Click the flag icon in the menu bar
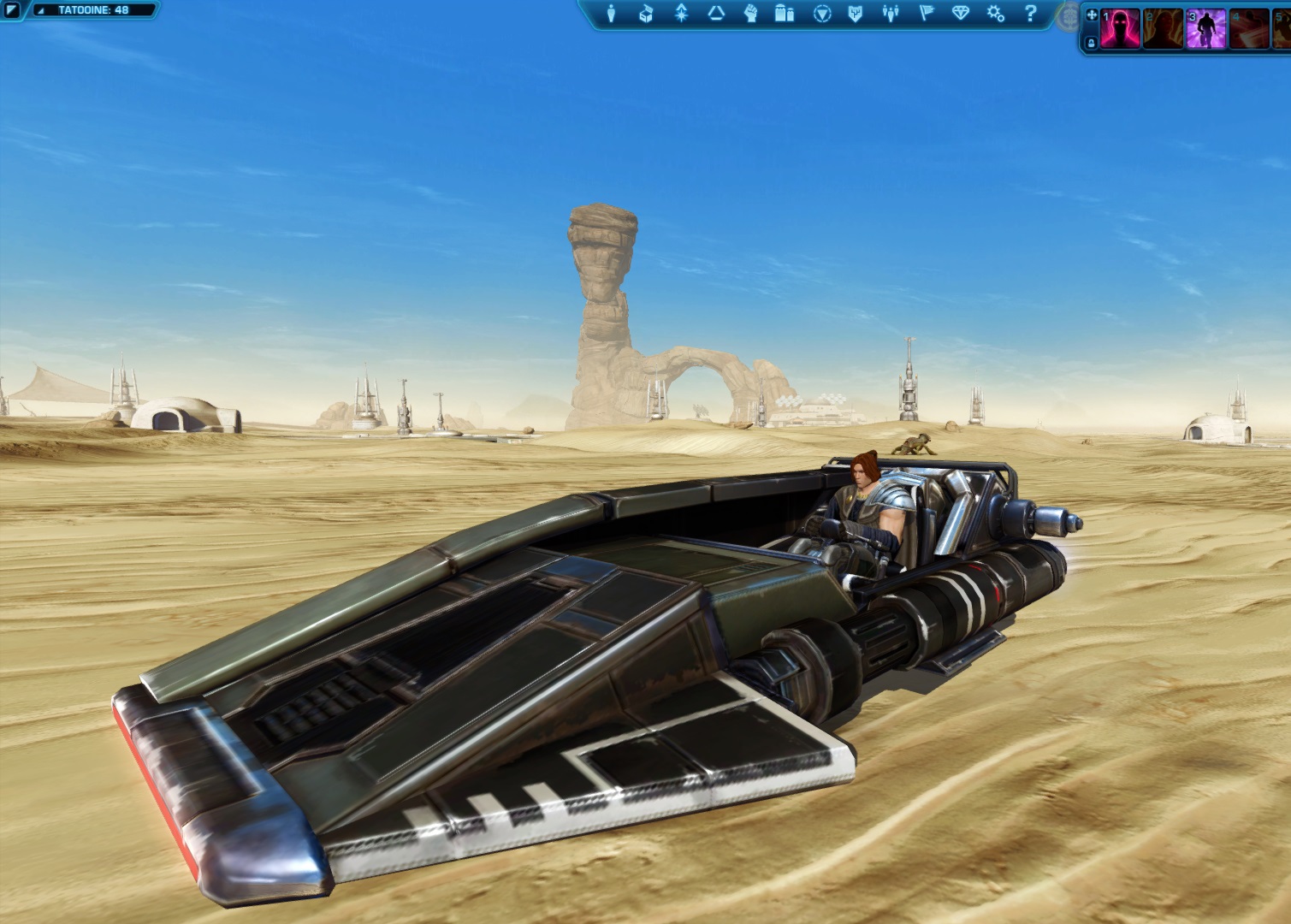 click(x=926, y=14)
